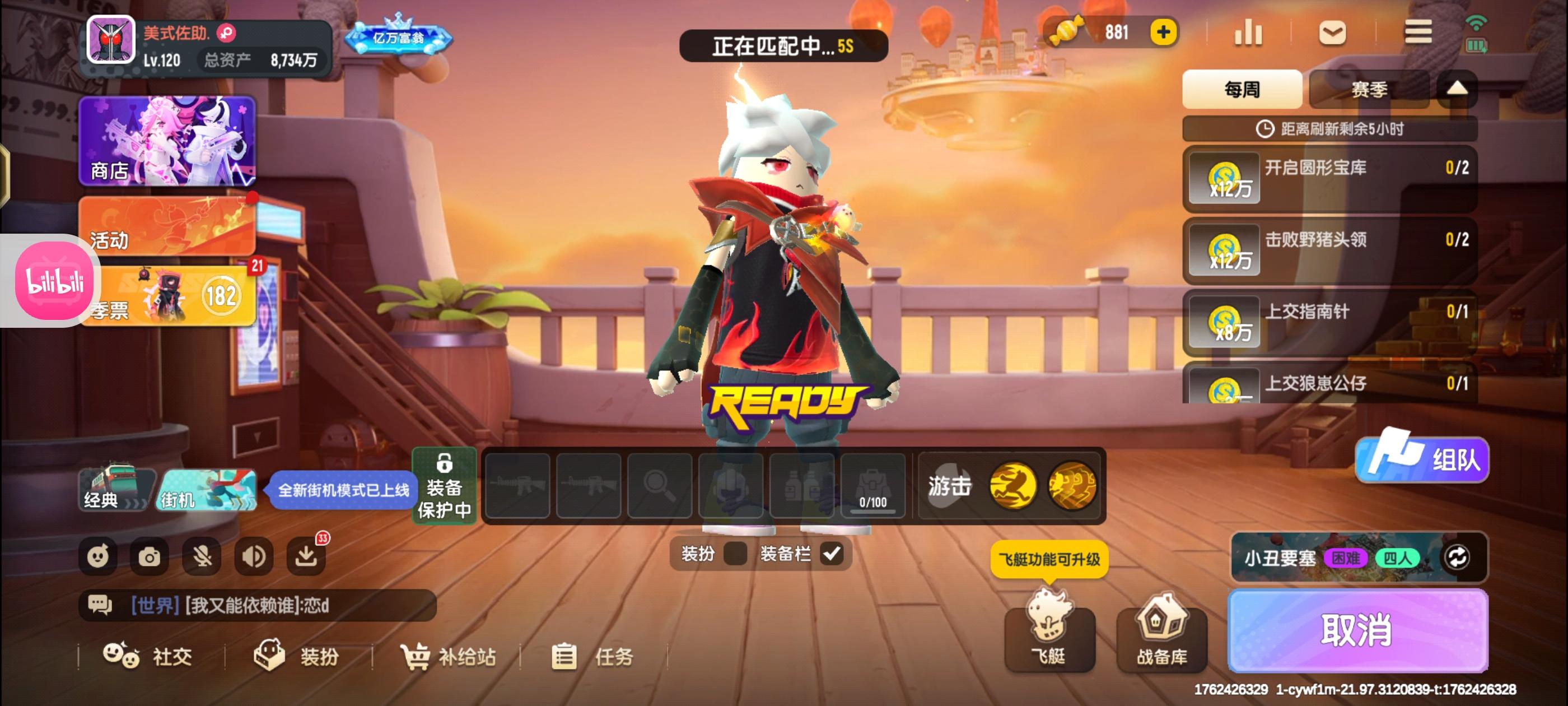Click the download icon with badge 33
This screenshot has height=706, width=1568.
(307, 555)
